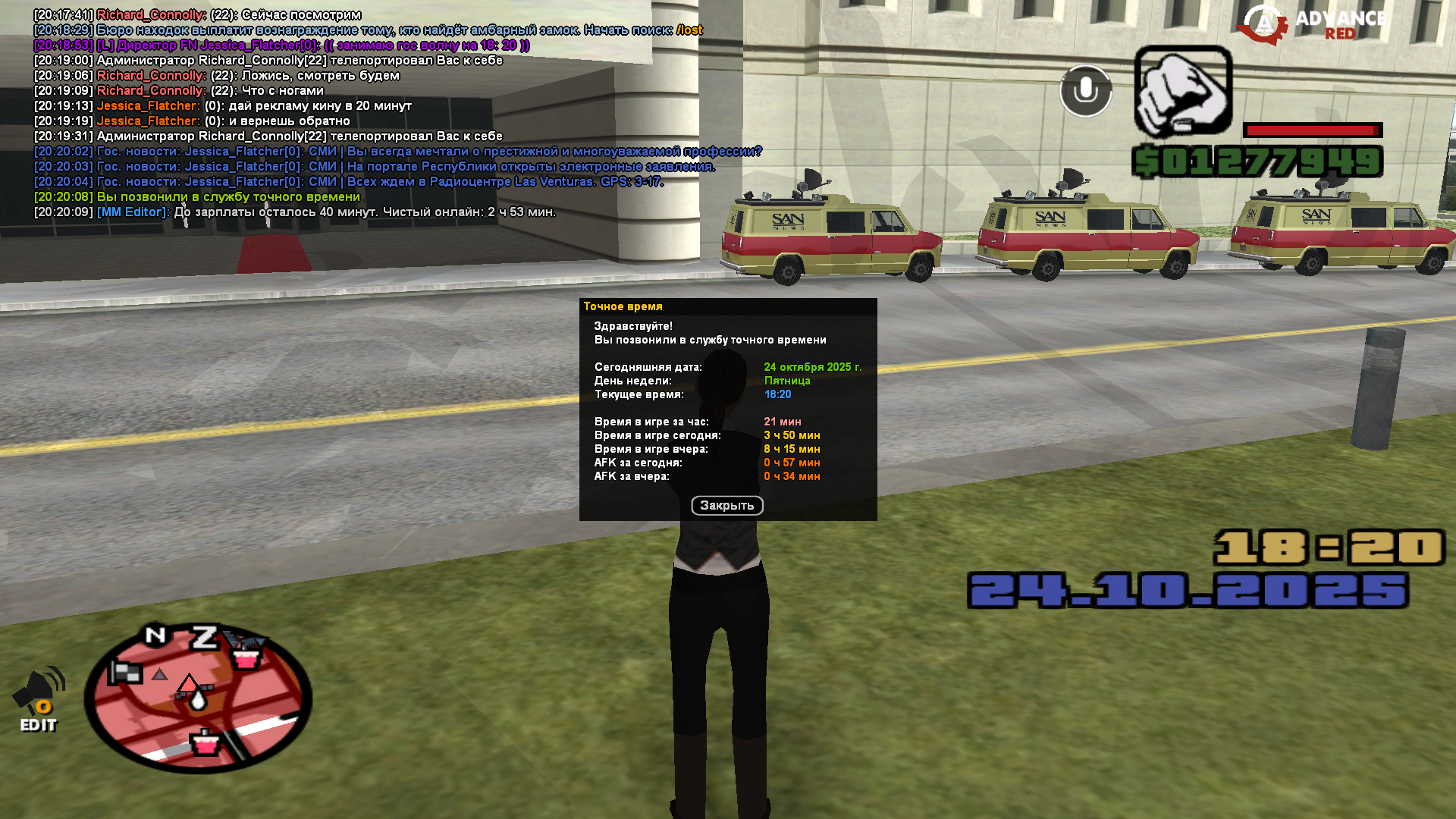Click the fist weapon icon
Image resolution: width=1456 pixels, height=819 pixels.
pyautogui.click(x=1182, y=91)
